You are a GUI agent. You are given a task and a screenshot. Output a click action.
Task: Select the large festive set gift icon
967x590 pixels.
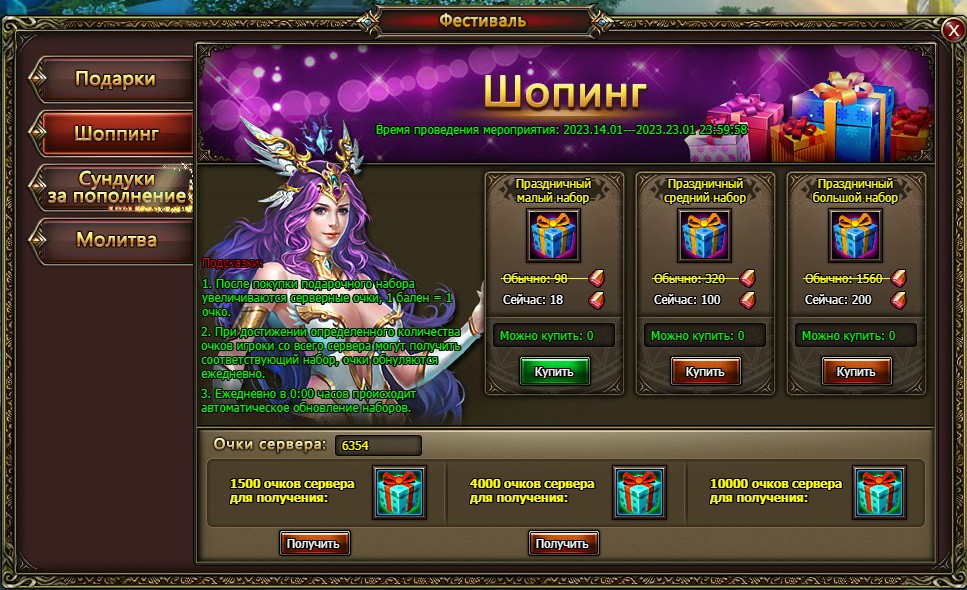(x=856, y=236)
